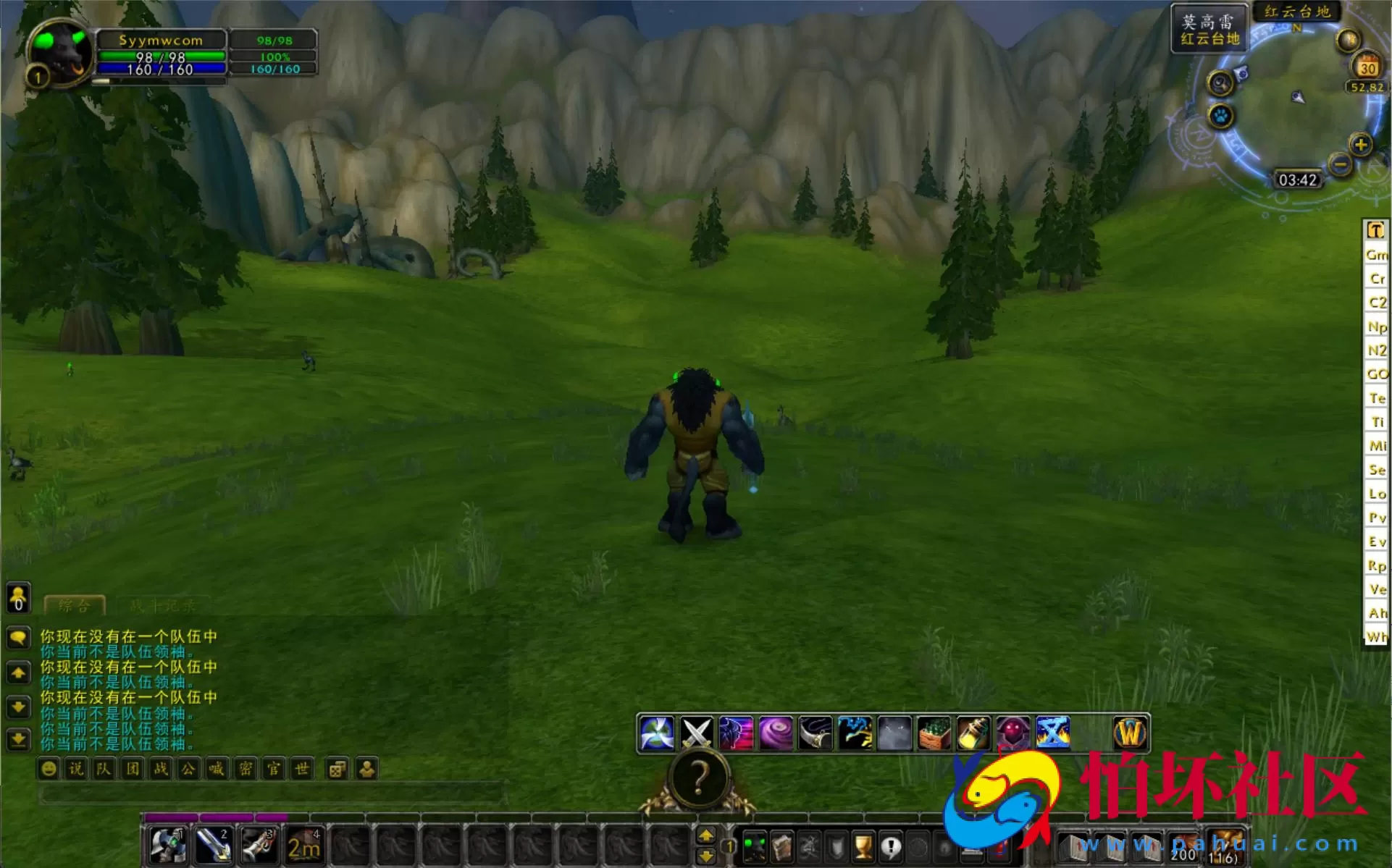Click the magnifier icon next to the minimap
This screenshot has height=868, width=1392.
(1220, 83)
